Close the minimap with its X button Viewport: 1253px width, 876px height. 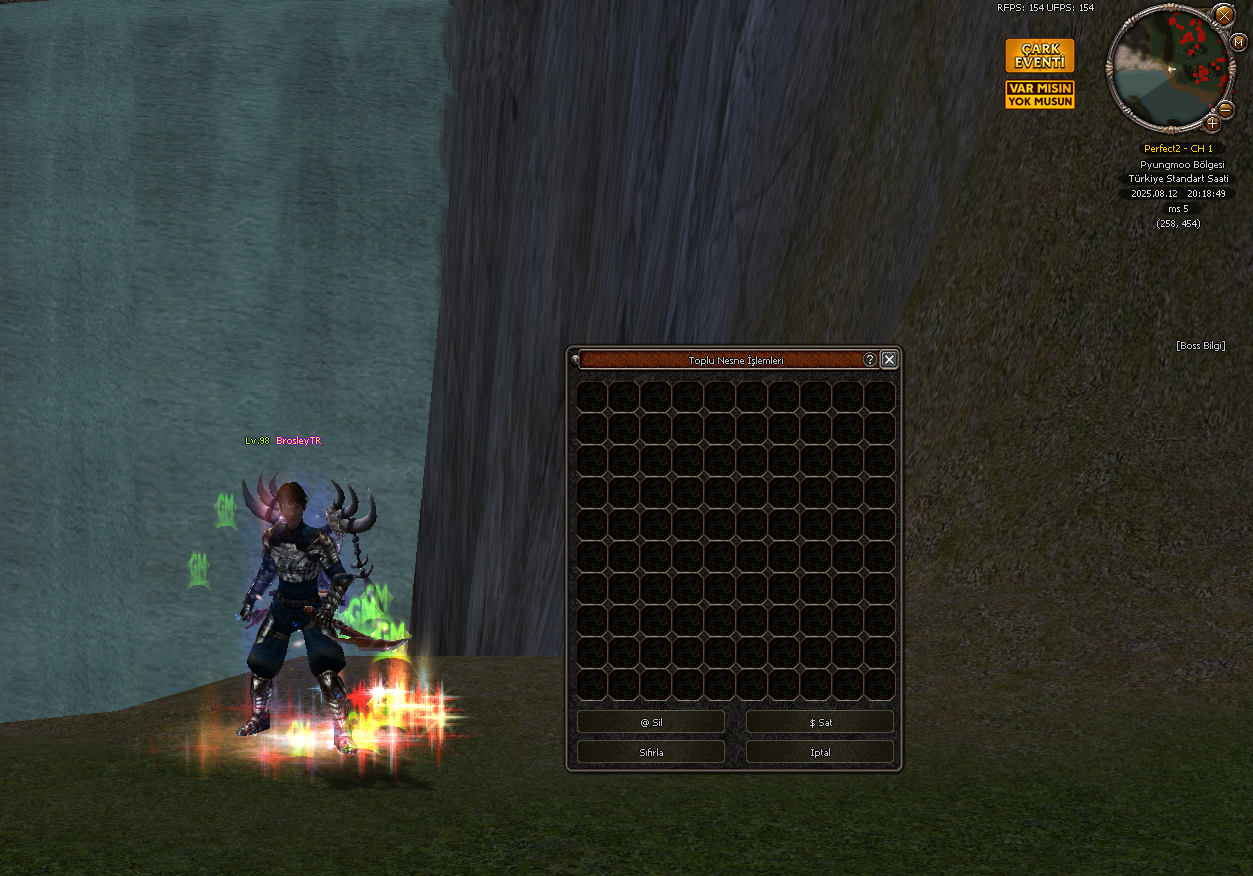click(x=1224, y=14)
